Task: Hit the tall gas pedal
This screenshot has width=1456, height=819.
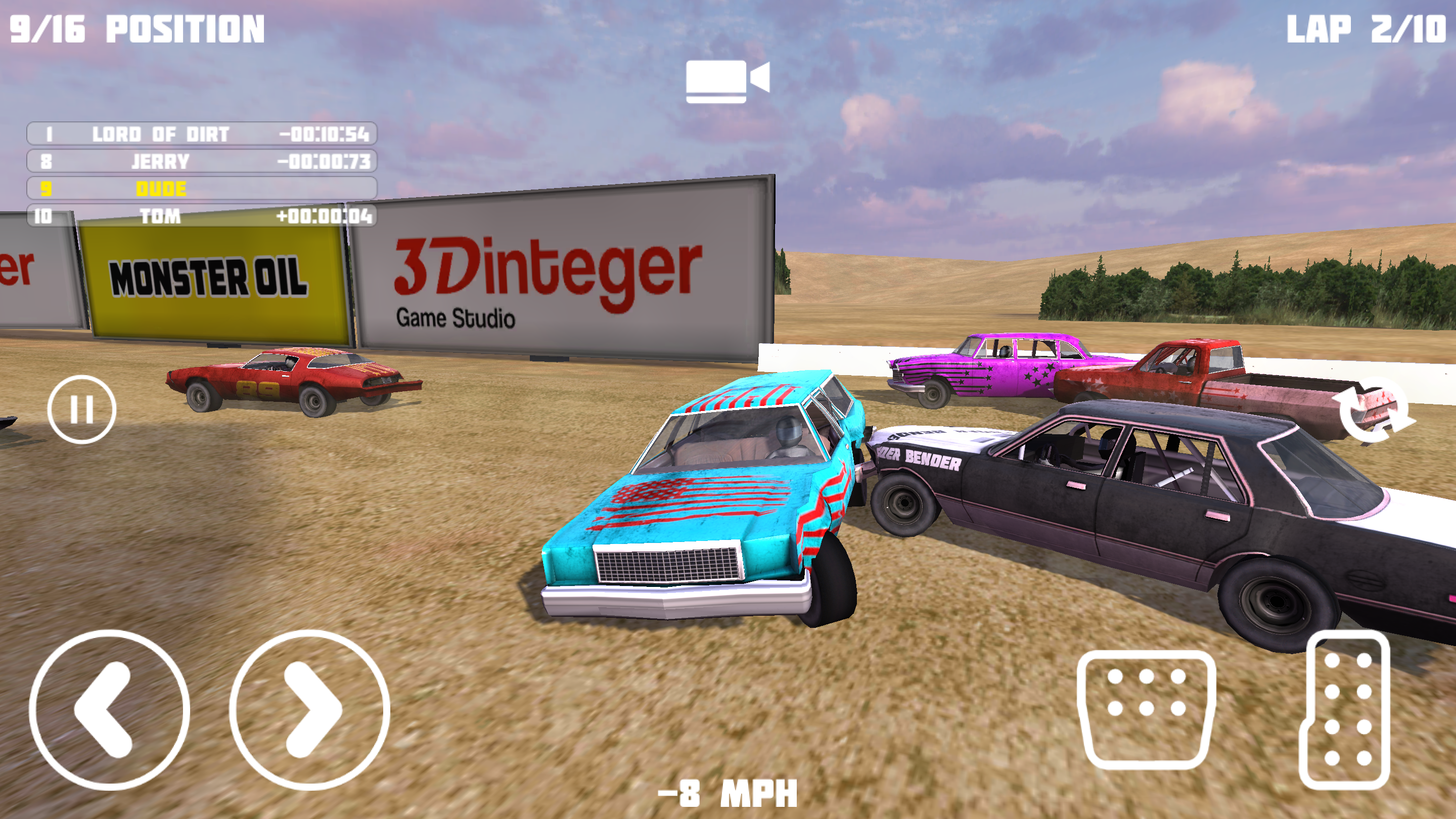Action: pos(1345,709)
